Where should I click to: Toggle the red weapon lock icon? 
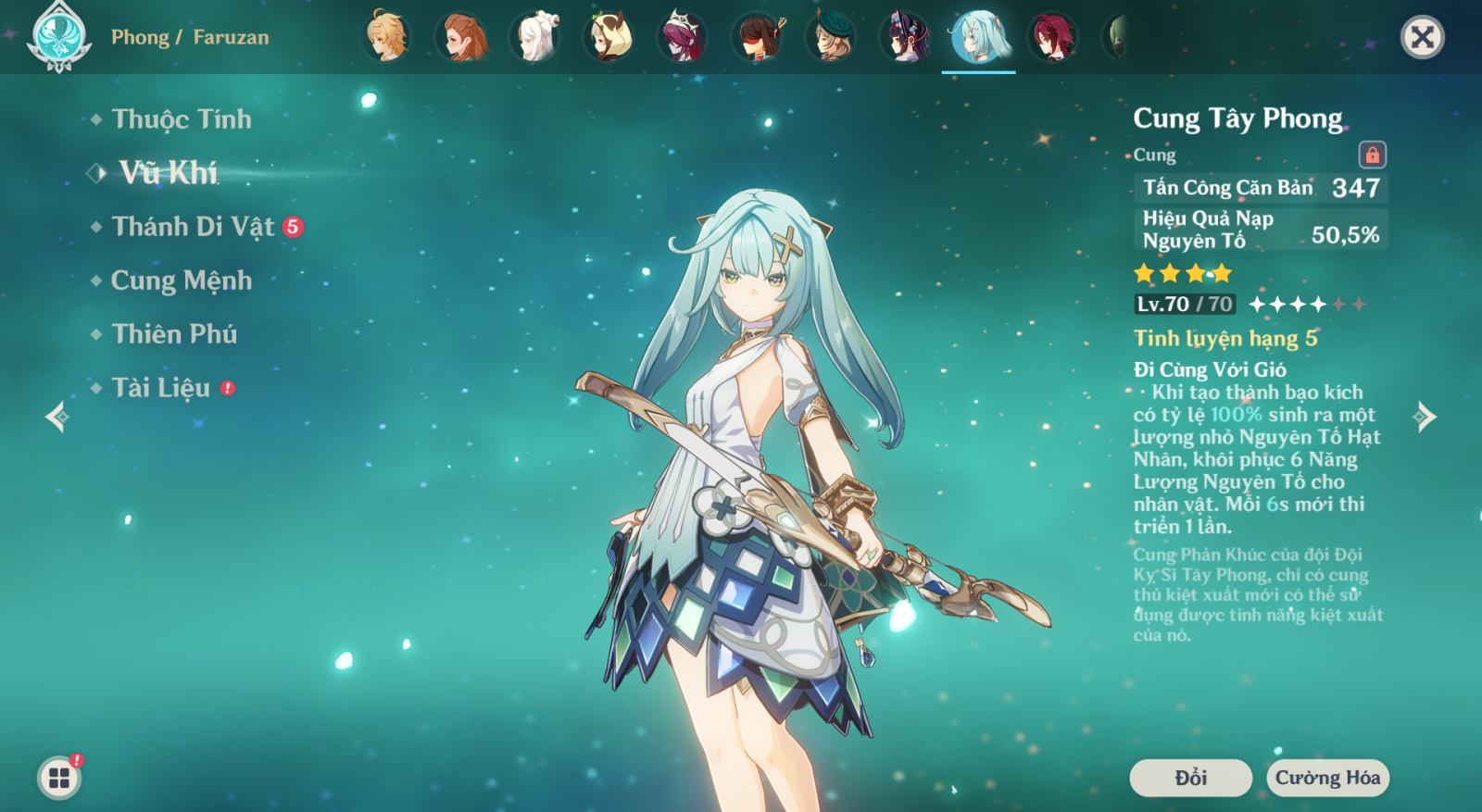click(x=1372, y=155)
